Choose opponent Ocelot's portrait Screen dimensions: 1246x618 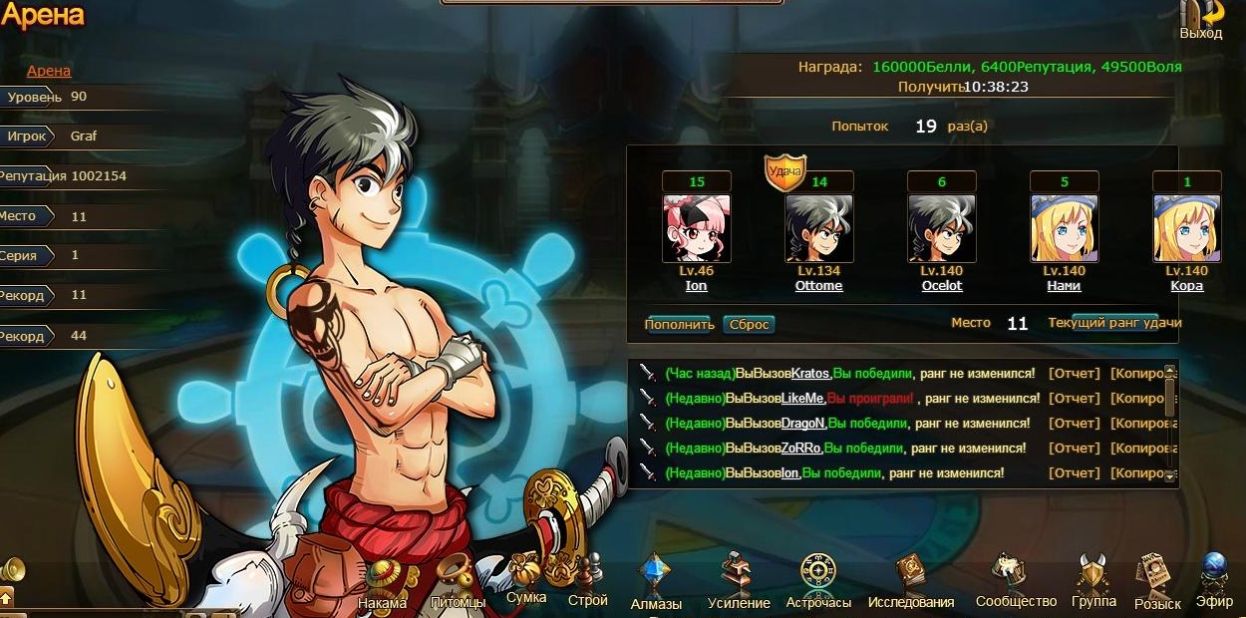[941, 228]
